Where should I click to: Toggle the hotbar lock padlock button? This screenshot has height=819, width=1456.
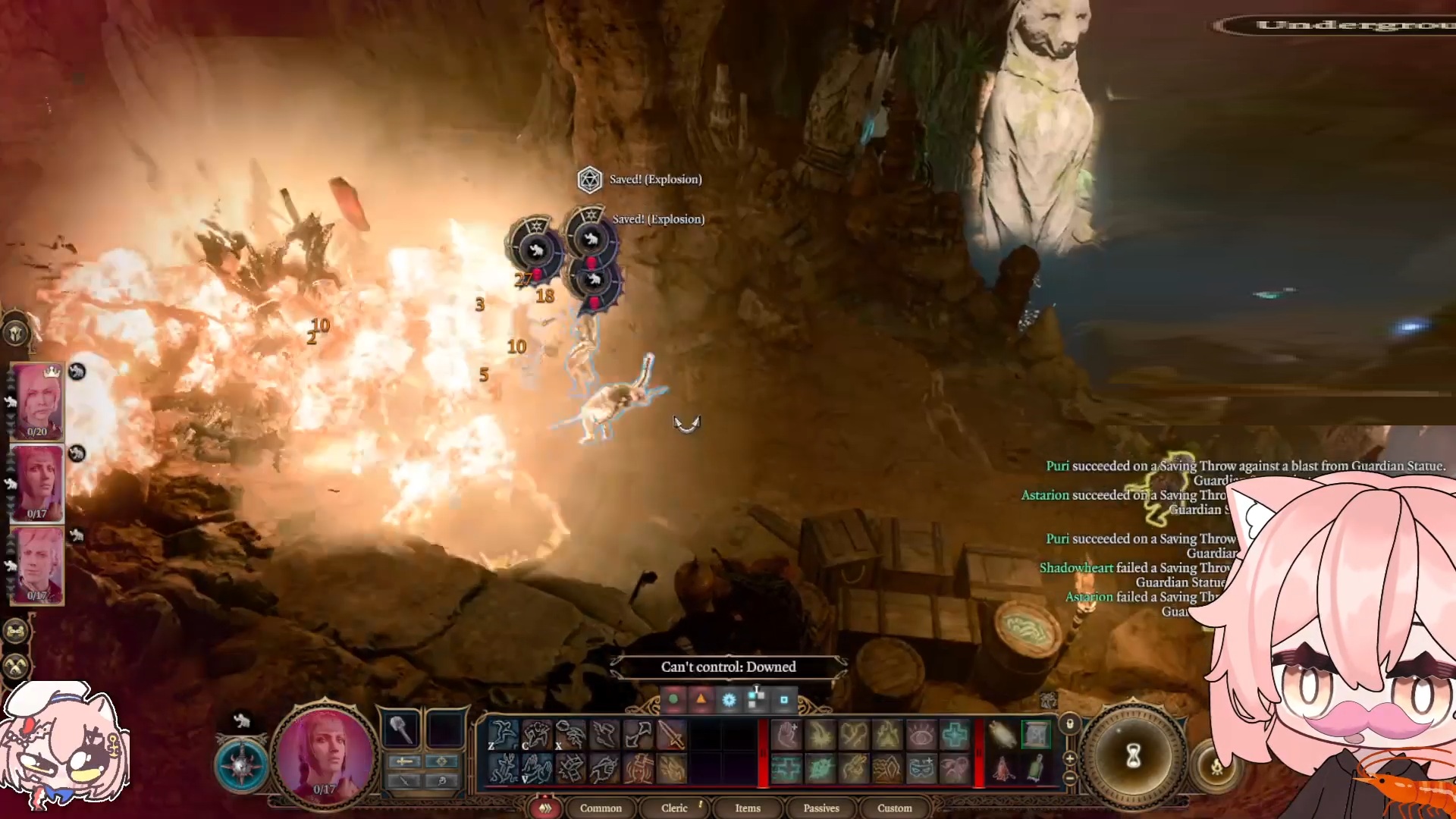point(1069,723)
